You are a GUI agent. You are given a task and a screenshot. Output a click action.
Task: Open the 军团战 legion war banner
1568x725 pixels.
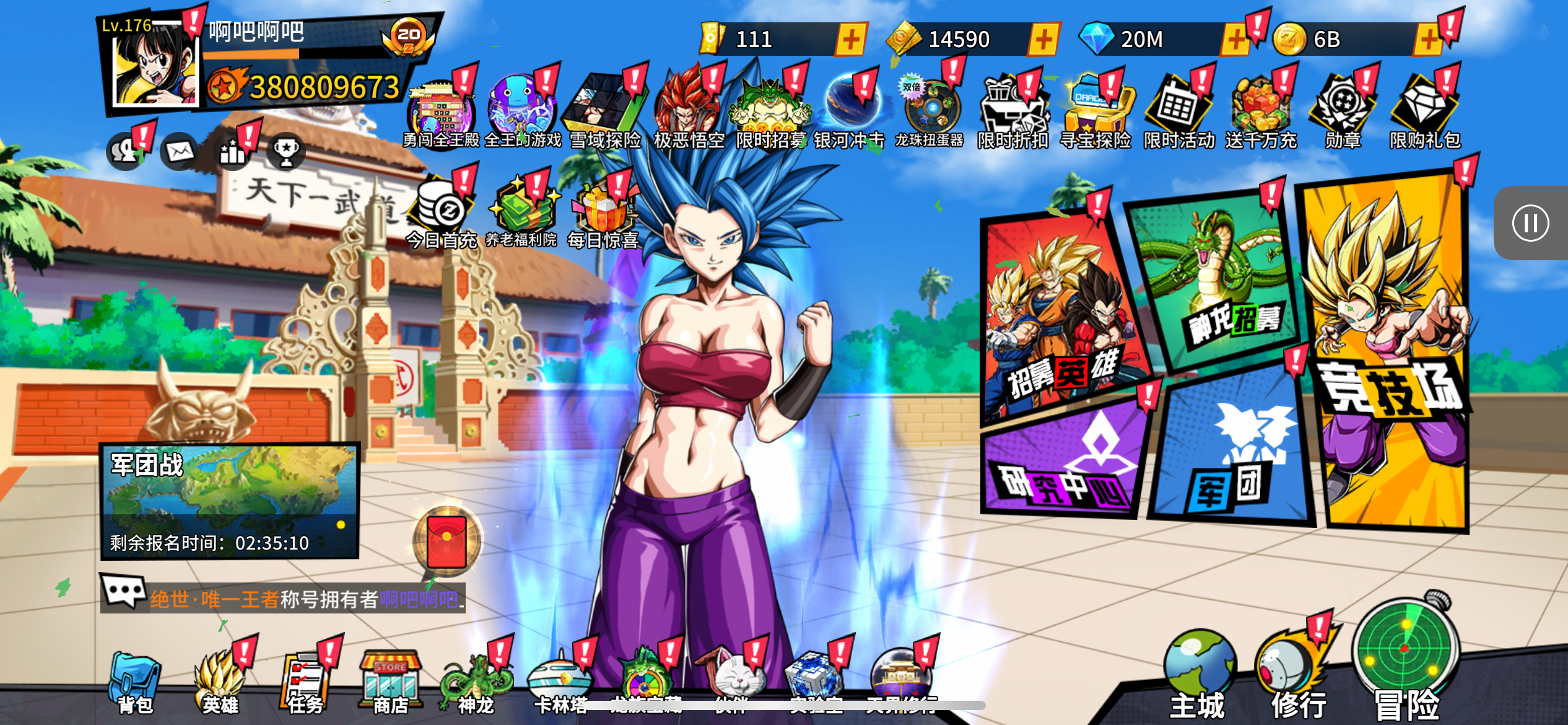(230, 501)
